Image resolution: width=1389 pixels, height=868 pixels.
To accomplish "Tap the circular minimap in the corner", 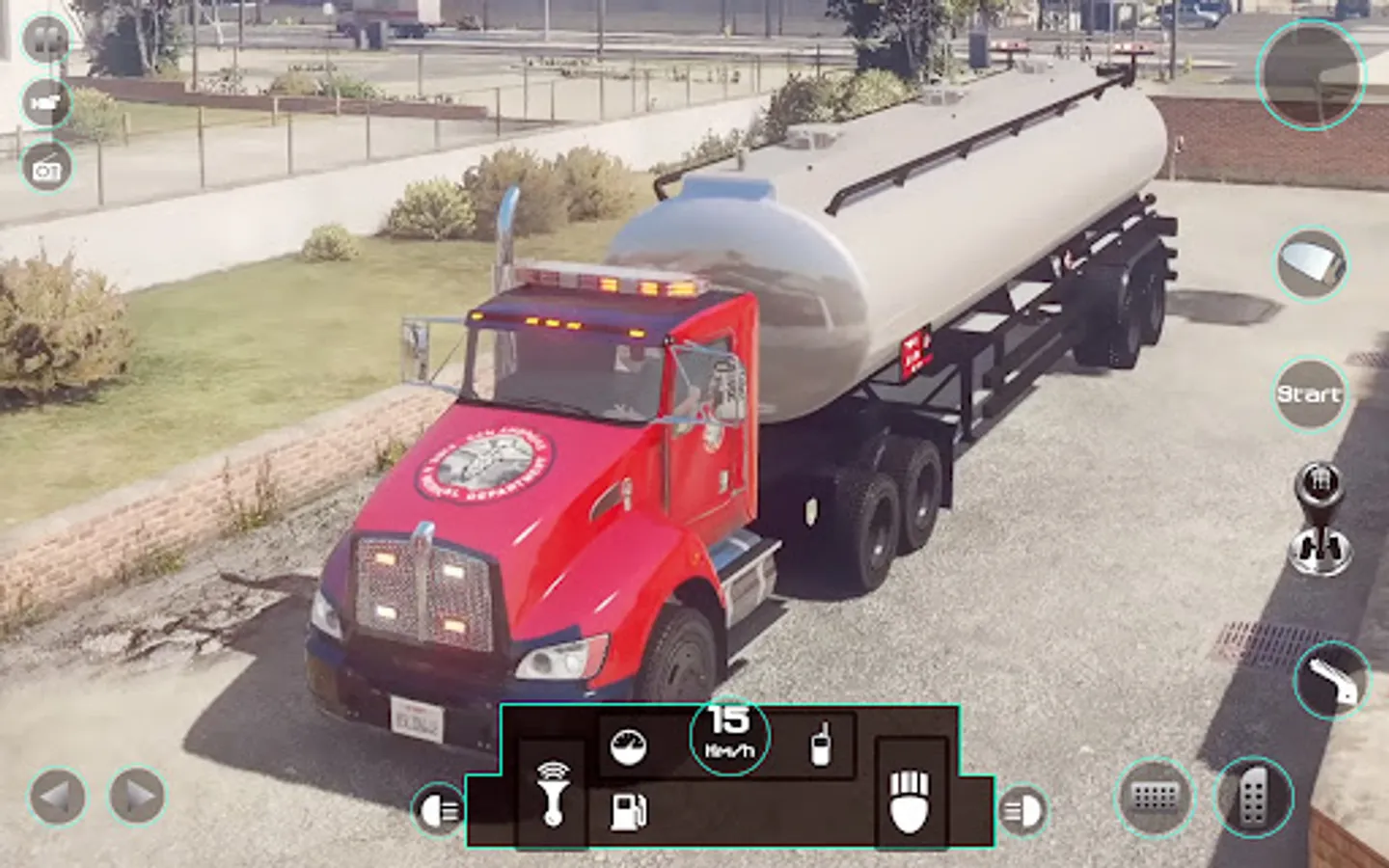I will point(1310,74).
